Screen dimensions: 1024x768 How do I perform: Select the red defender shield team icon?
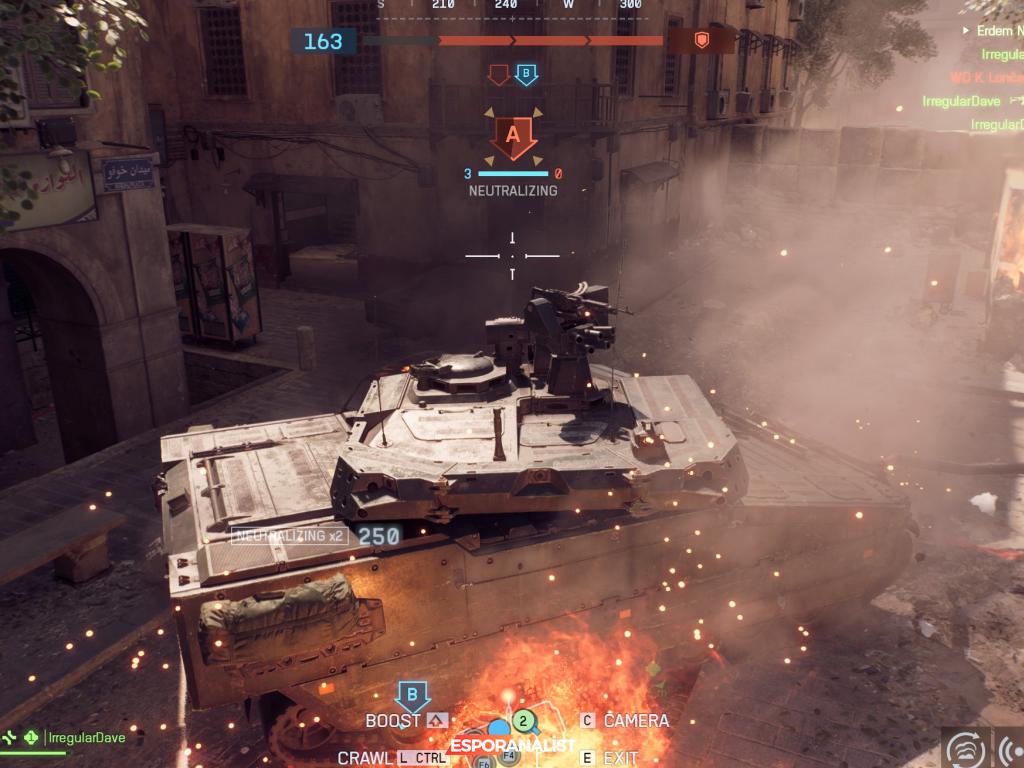pos(701,40)
